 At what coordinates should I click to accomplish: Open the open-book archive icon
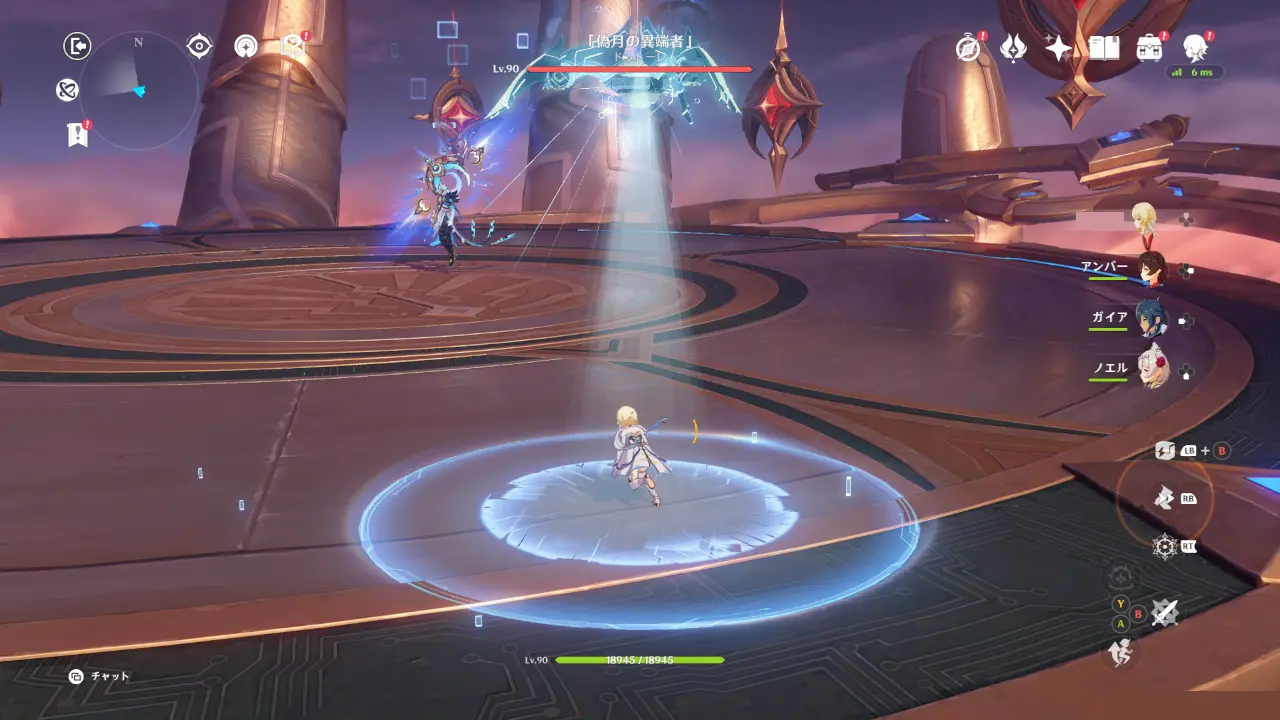[x=1104, y=47]
